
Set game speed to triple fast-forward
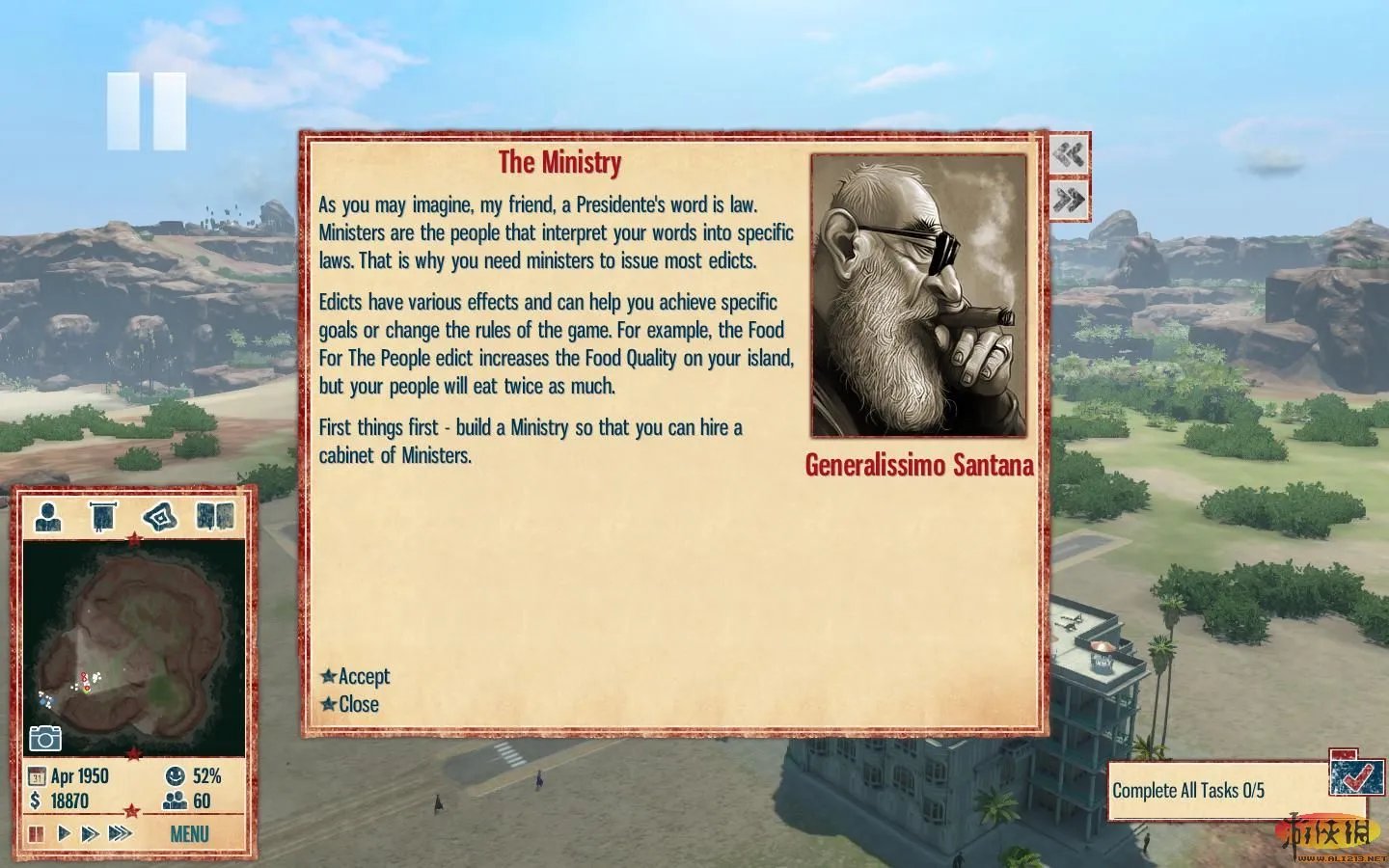point(120,833)
